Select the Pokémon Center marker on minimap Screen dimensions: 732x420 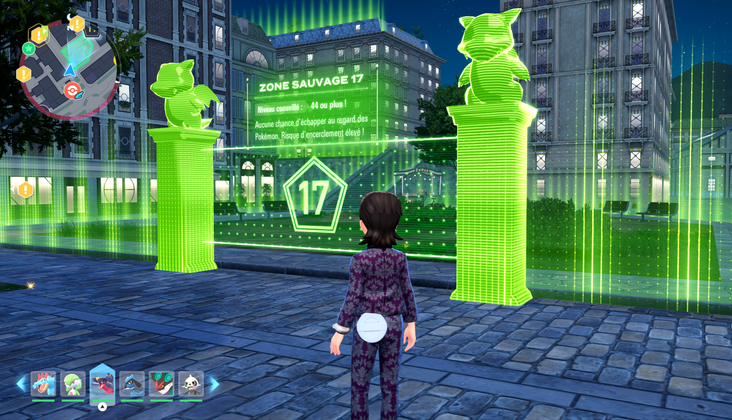[71, 91]
